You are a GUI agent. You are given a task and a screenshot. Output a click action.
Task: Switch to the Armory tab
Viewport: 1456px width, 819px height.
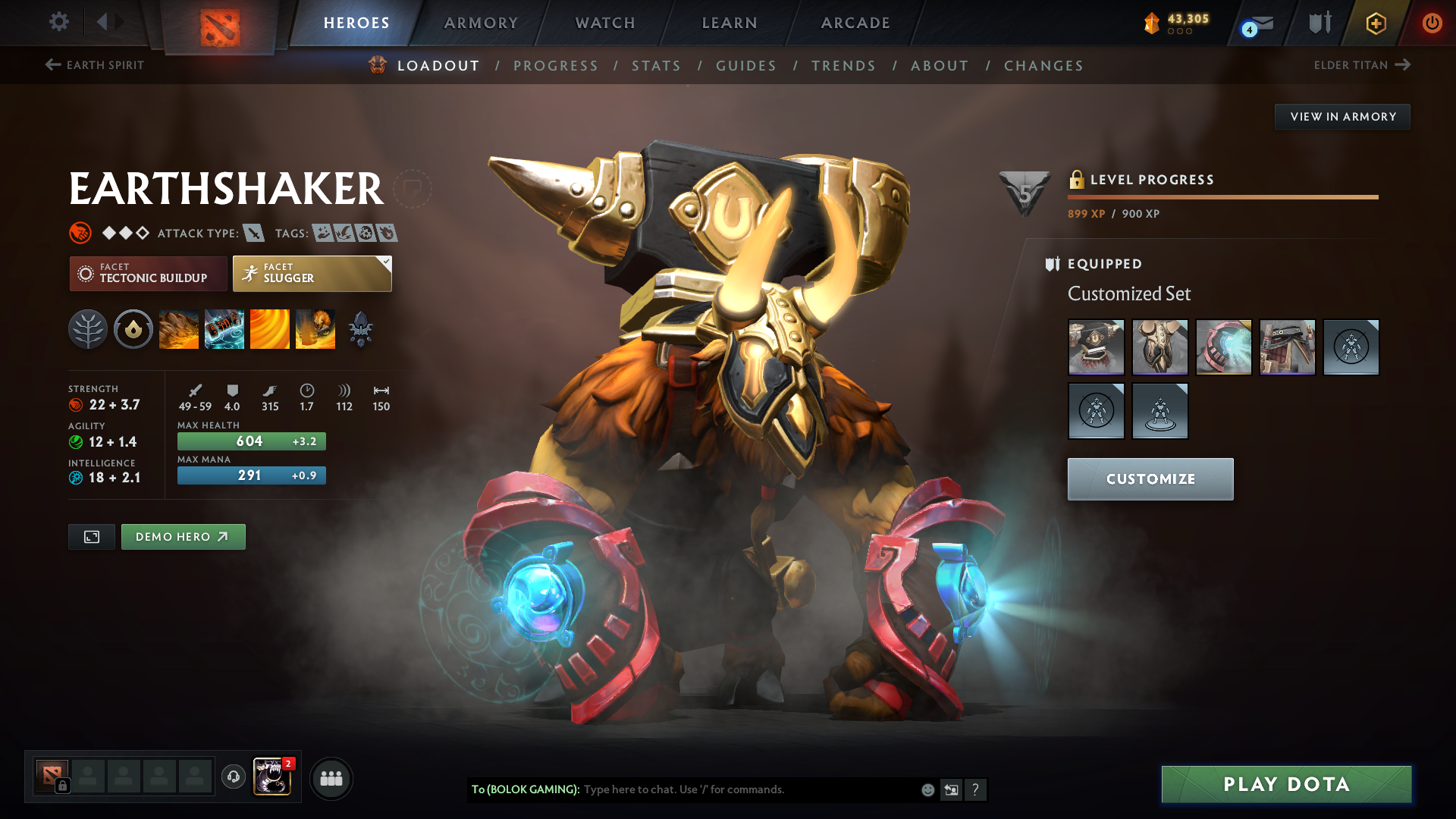481,23
